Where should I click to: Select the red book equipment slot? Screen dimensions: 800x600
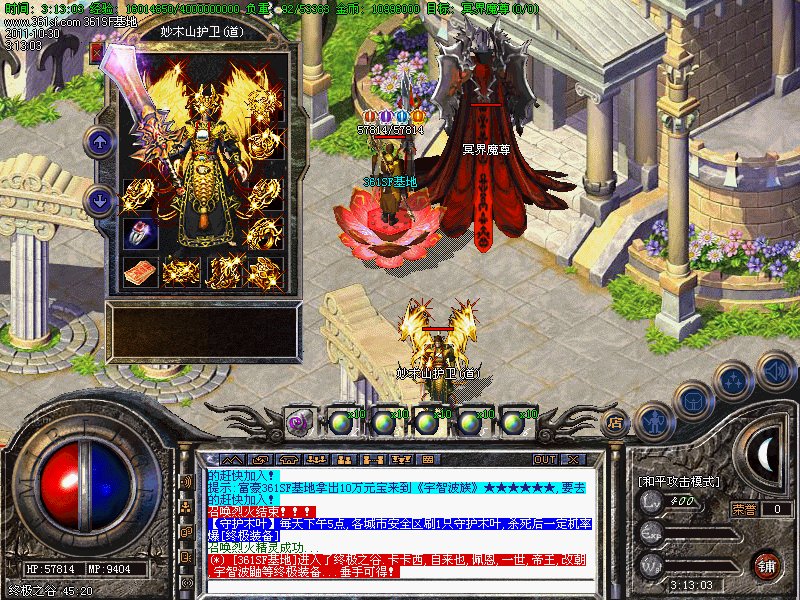pyautogui.click(x=140, y=271)
